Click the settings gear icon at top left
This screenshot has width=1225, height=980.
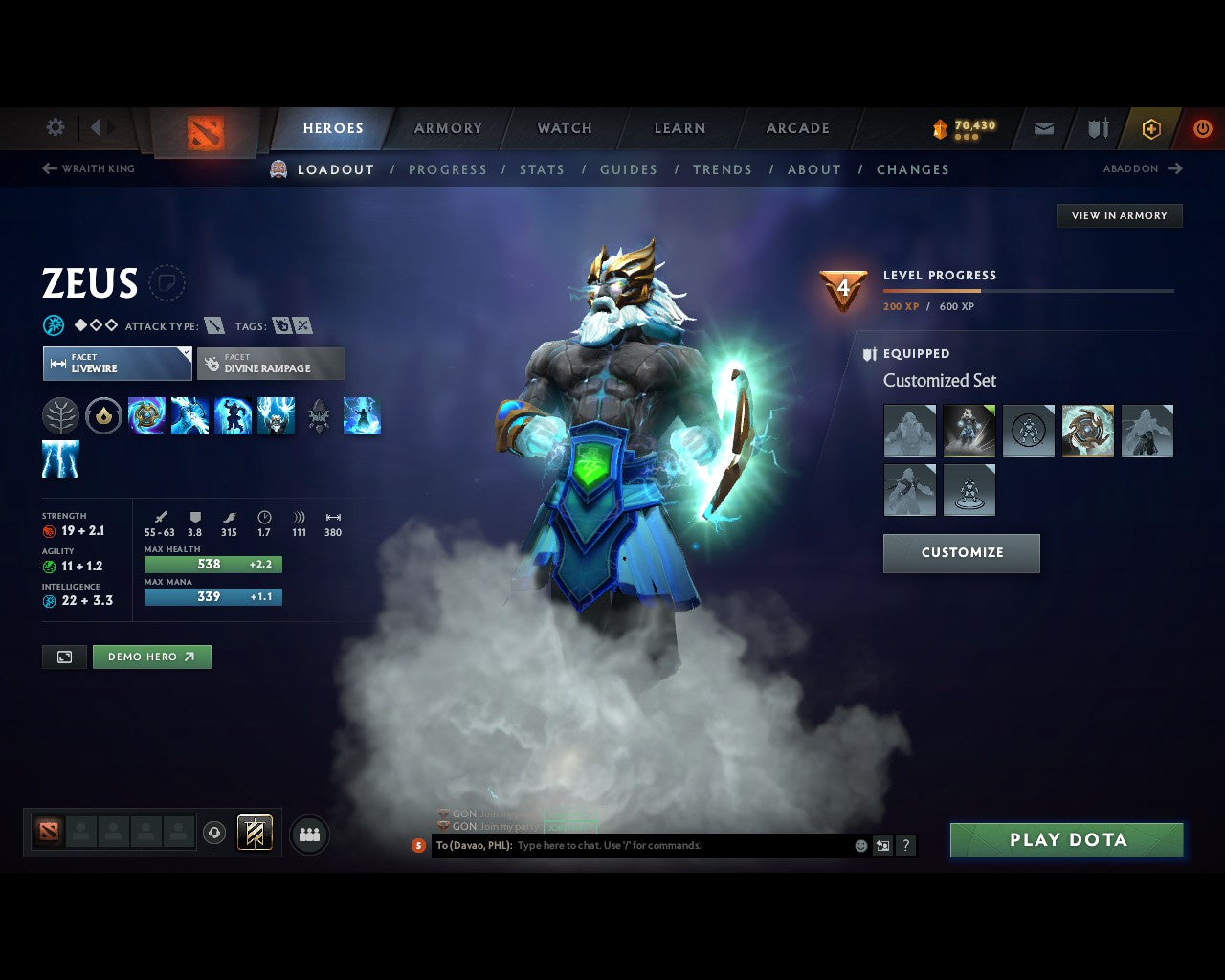click(x=55, y=127)
